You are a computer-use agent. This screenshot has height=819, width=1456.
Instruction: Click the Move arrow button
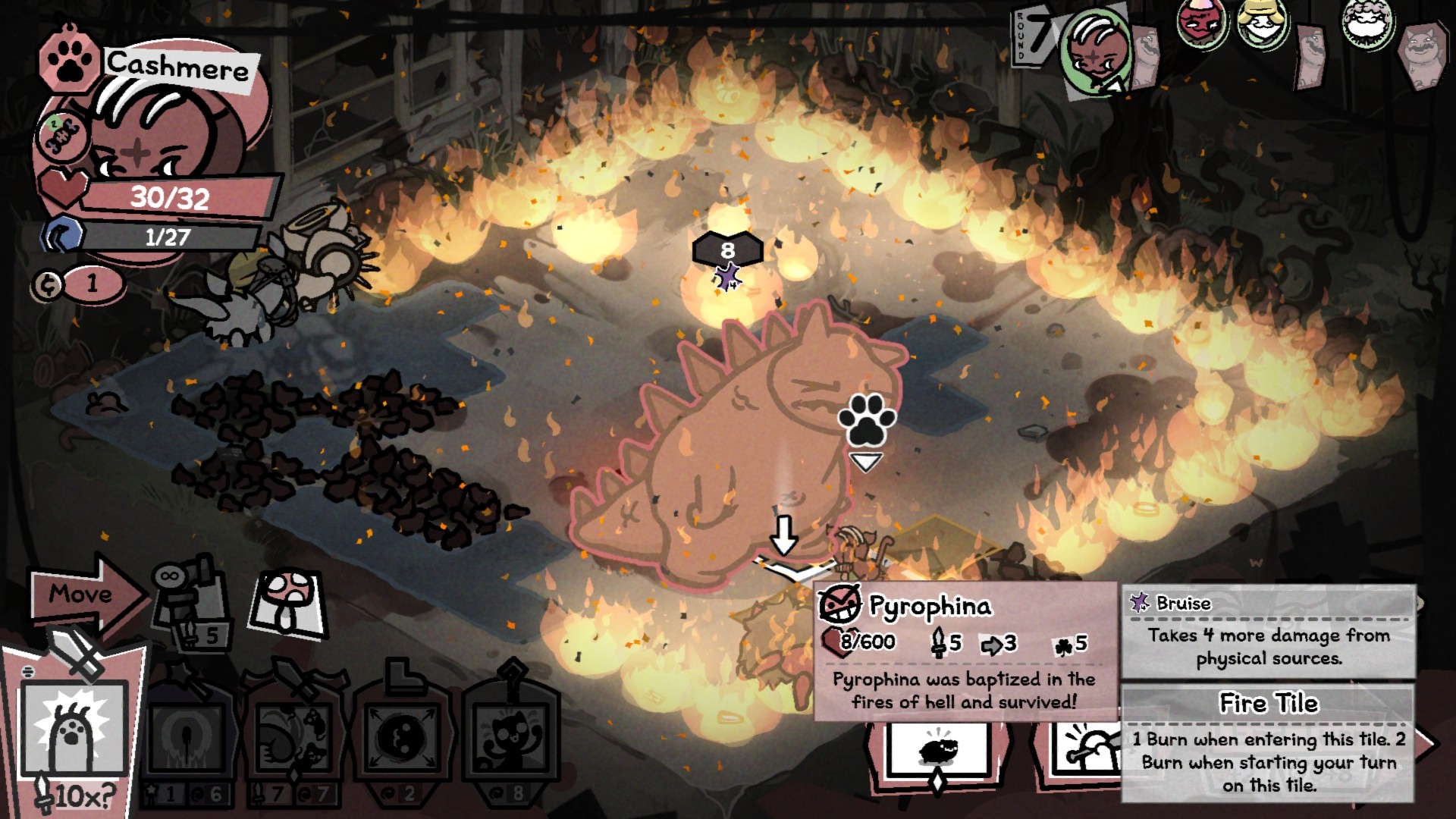click(83, 594)
